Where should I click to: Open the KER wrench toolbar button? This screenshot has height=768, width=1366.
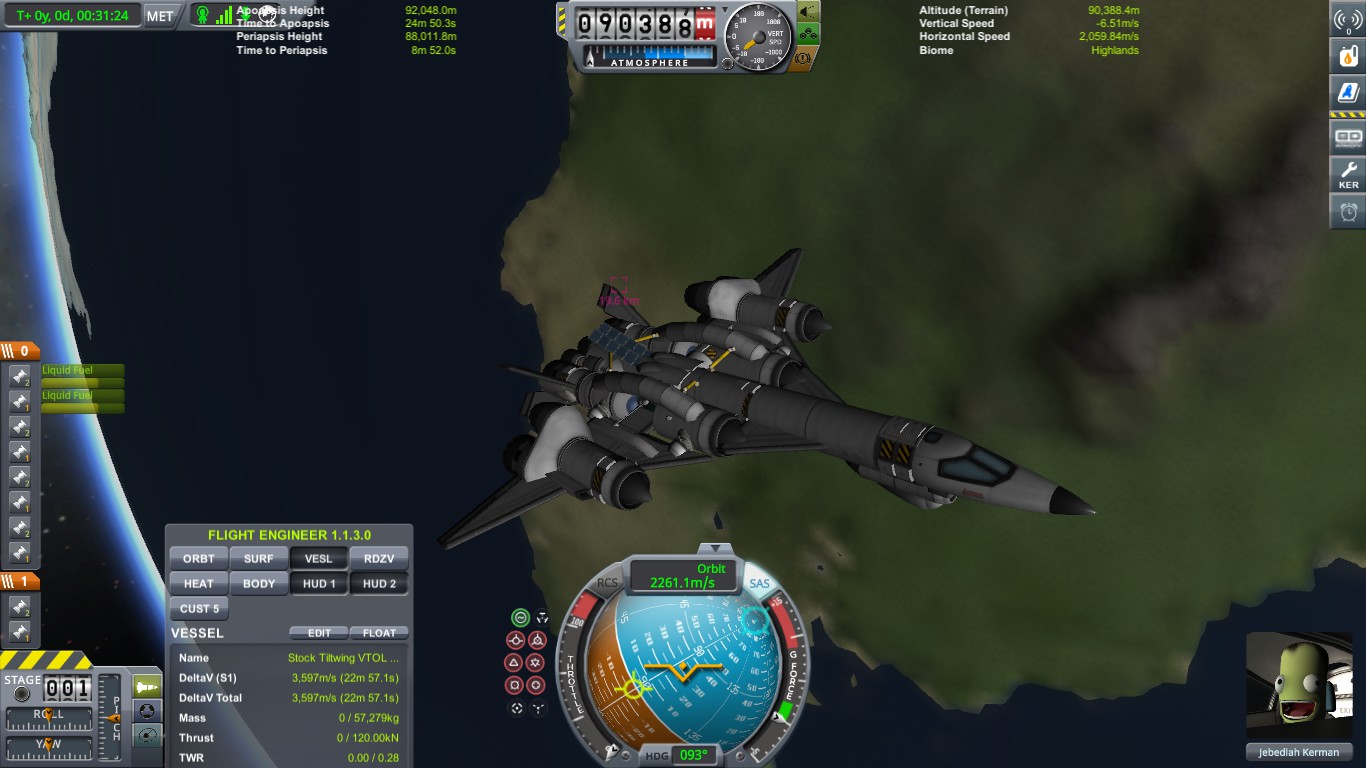coord(1348,174)
